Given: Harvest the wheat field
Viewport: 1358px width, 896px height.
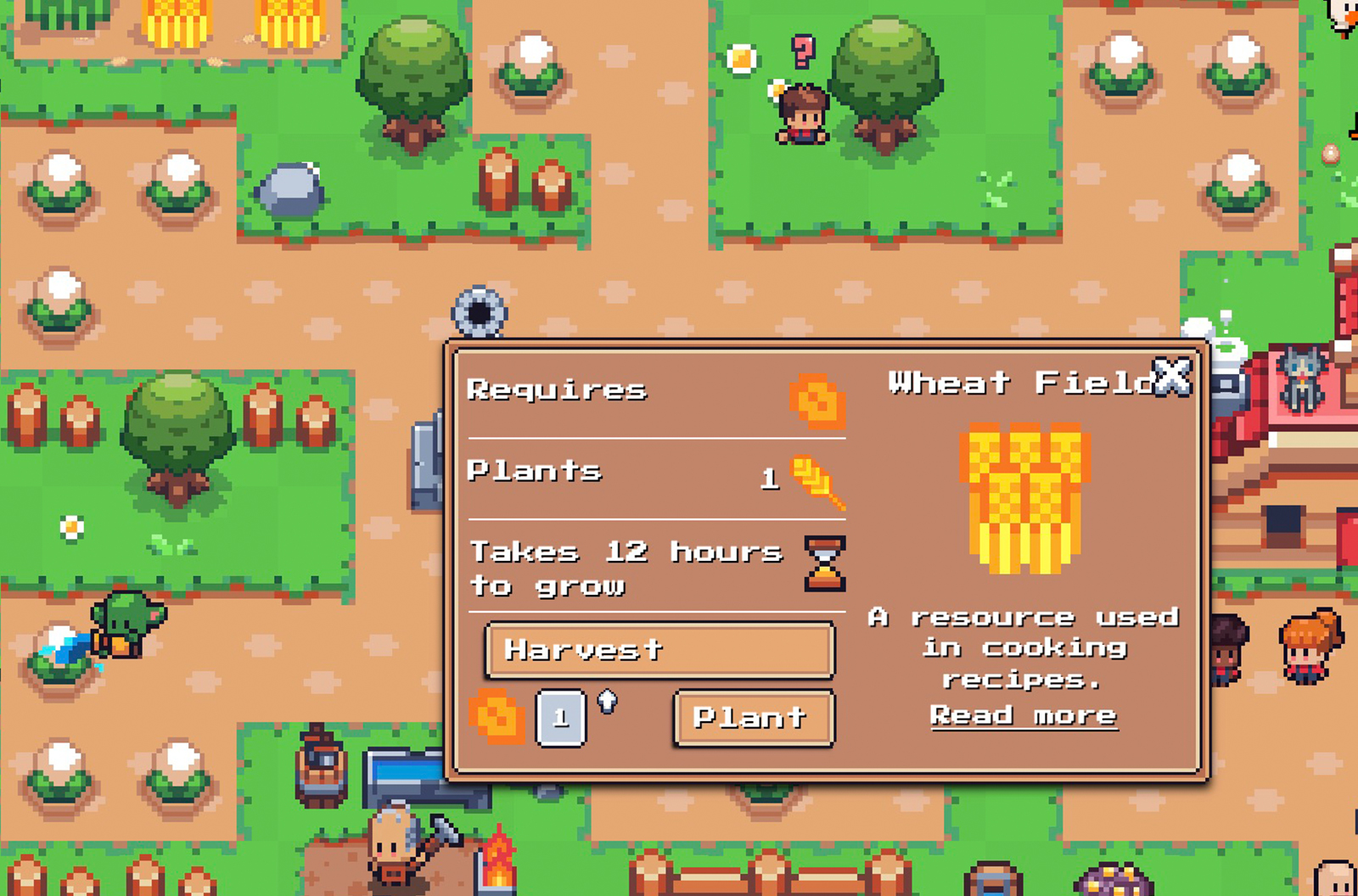Looking at the screenshot, I should [659, 650].
